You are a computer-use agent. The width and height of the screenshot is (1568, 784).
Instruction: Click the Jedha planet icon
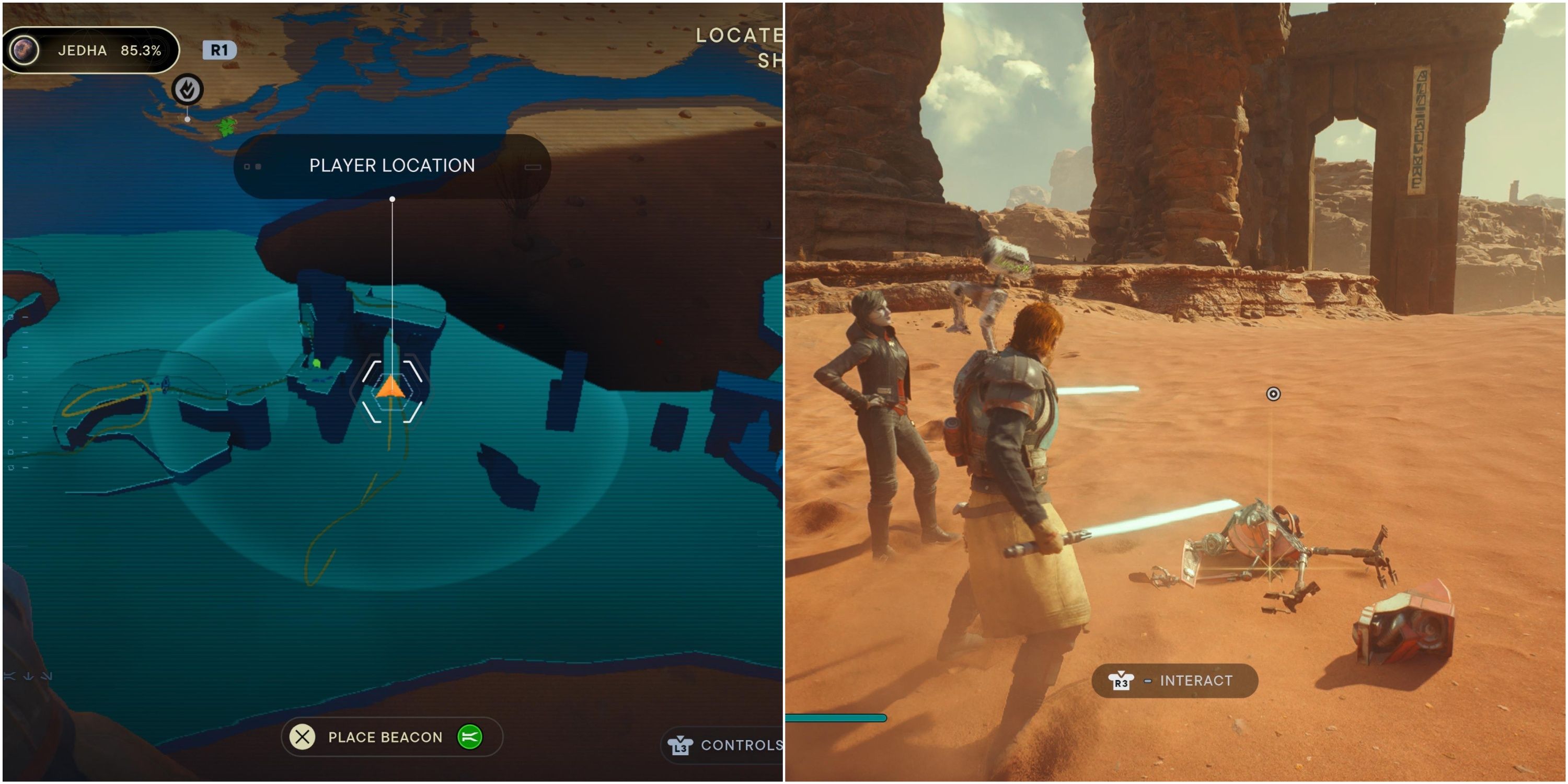[x=26, y=50]
